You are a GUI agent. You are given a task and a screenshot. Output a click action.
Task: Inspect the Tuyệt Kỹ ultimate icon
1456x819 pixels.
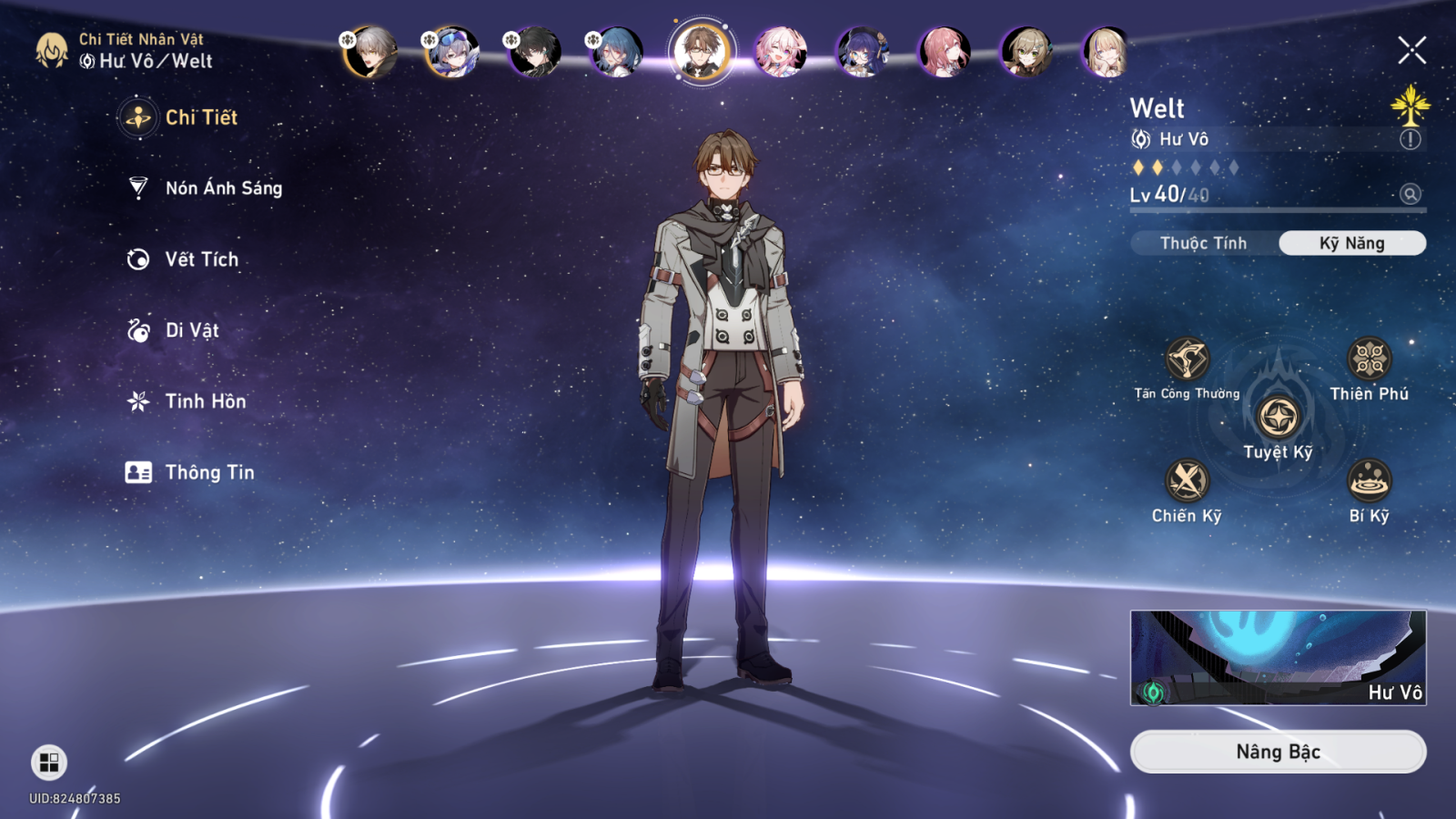(x=1278, y=418)
